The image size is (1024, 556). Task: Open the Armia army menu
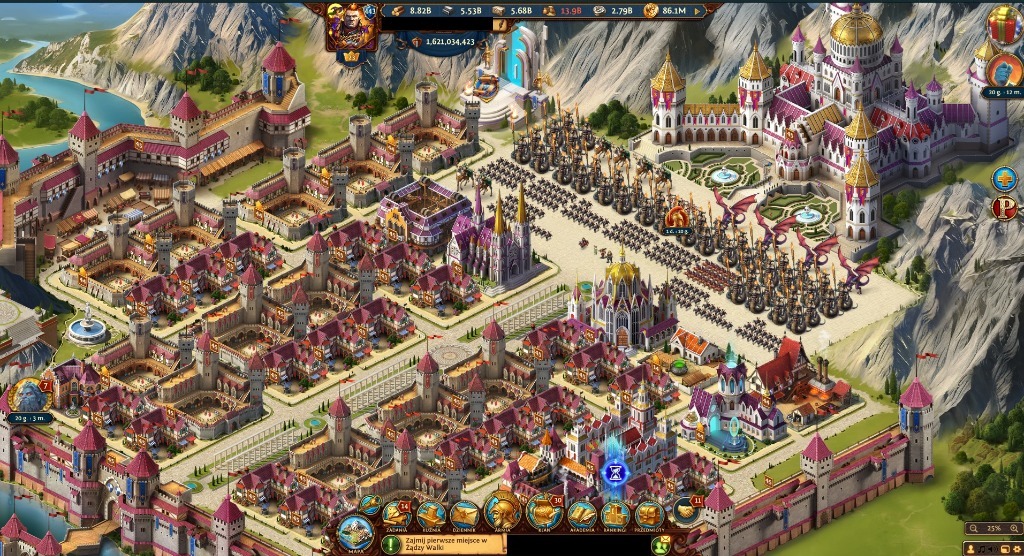(x=502, y=510)
